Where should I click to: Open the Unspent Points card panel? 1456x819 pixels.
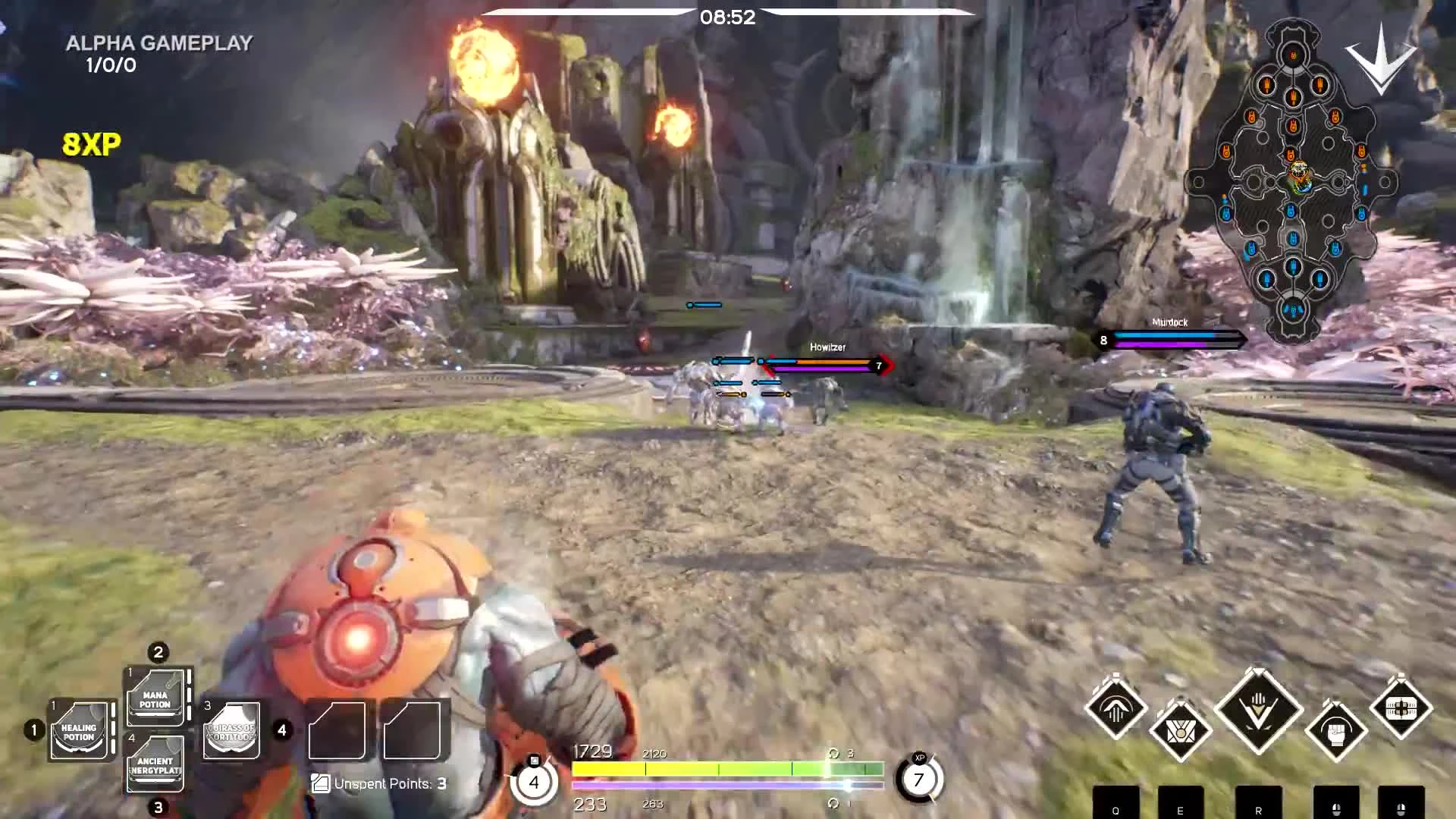[319, 783]
